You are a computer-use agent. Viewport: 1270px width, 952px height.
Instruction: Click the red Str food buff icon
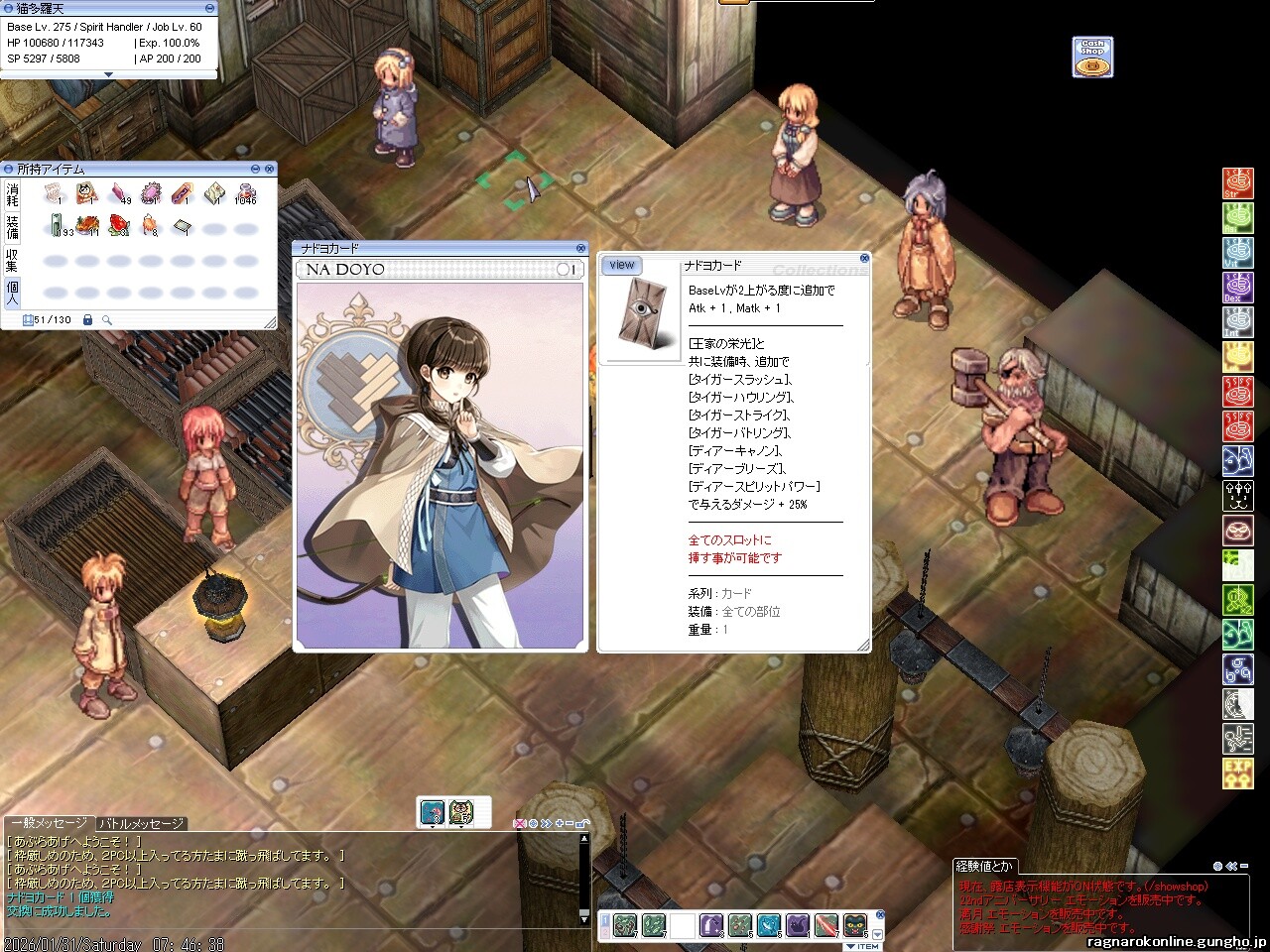[1237, 183]
